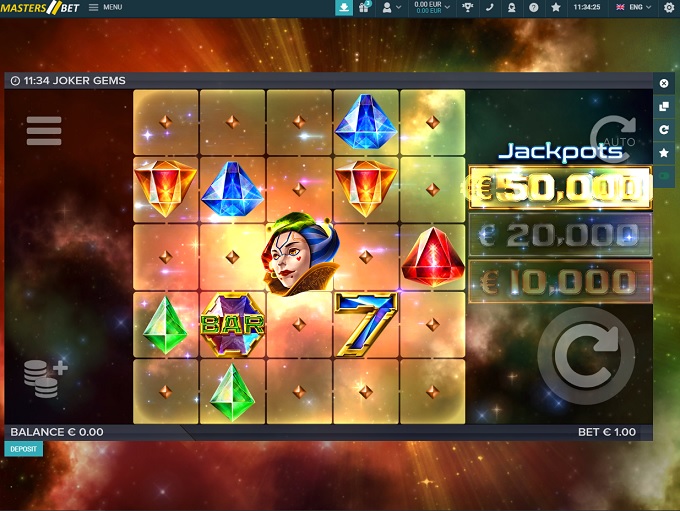
Task: Expand the EUR balance dropdown
Action: click(432, 7)
